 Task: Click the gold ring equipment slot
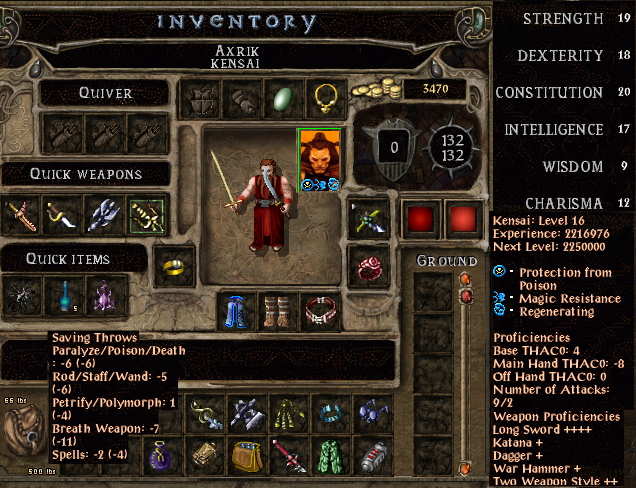click(x=174, y=266)
